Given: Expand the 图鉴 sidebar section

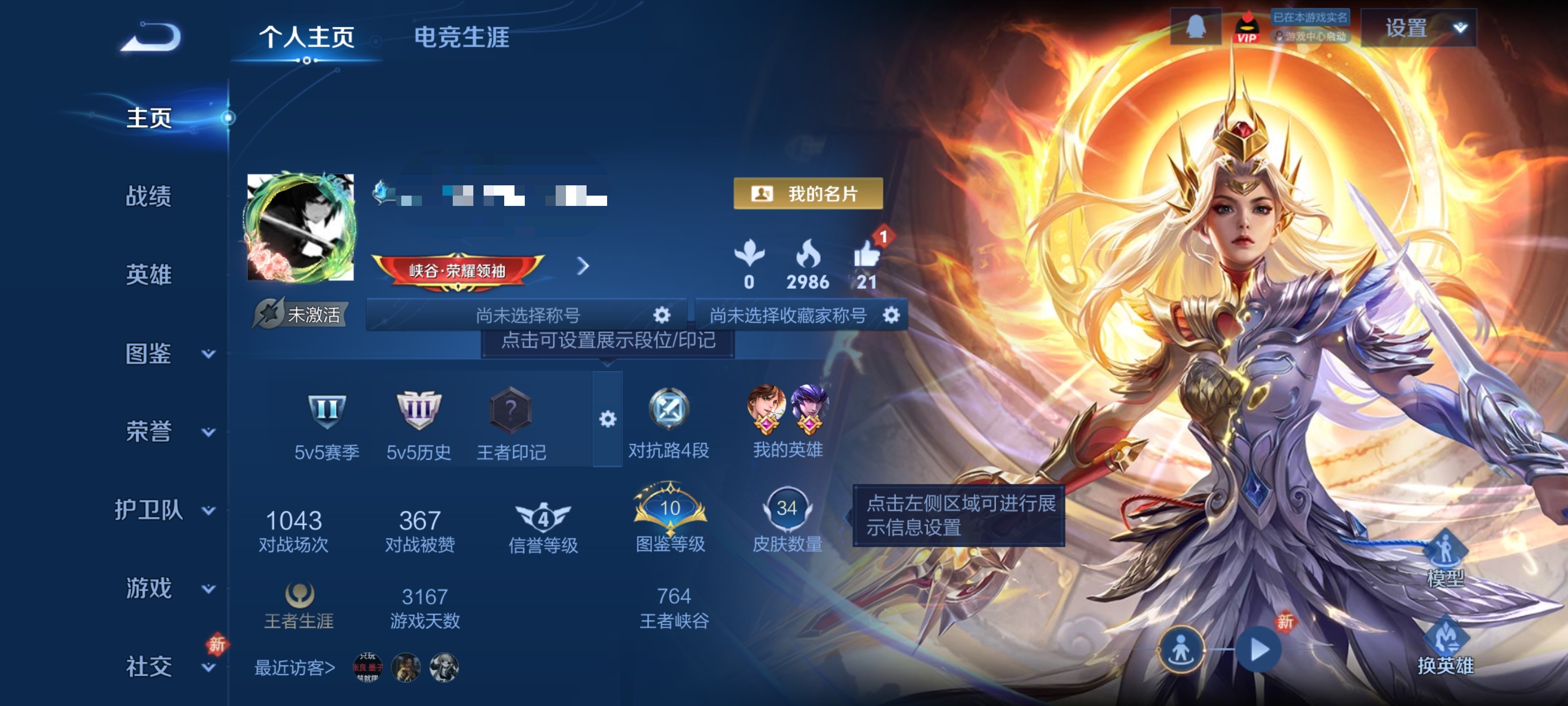Looking at the screenshot, I should 150,354.
